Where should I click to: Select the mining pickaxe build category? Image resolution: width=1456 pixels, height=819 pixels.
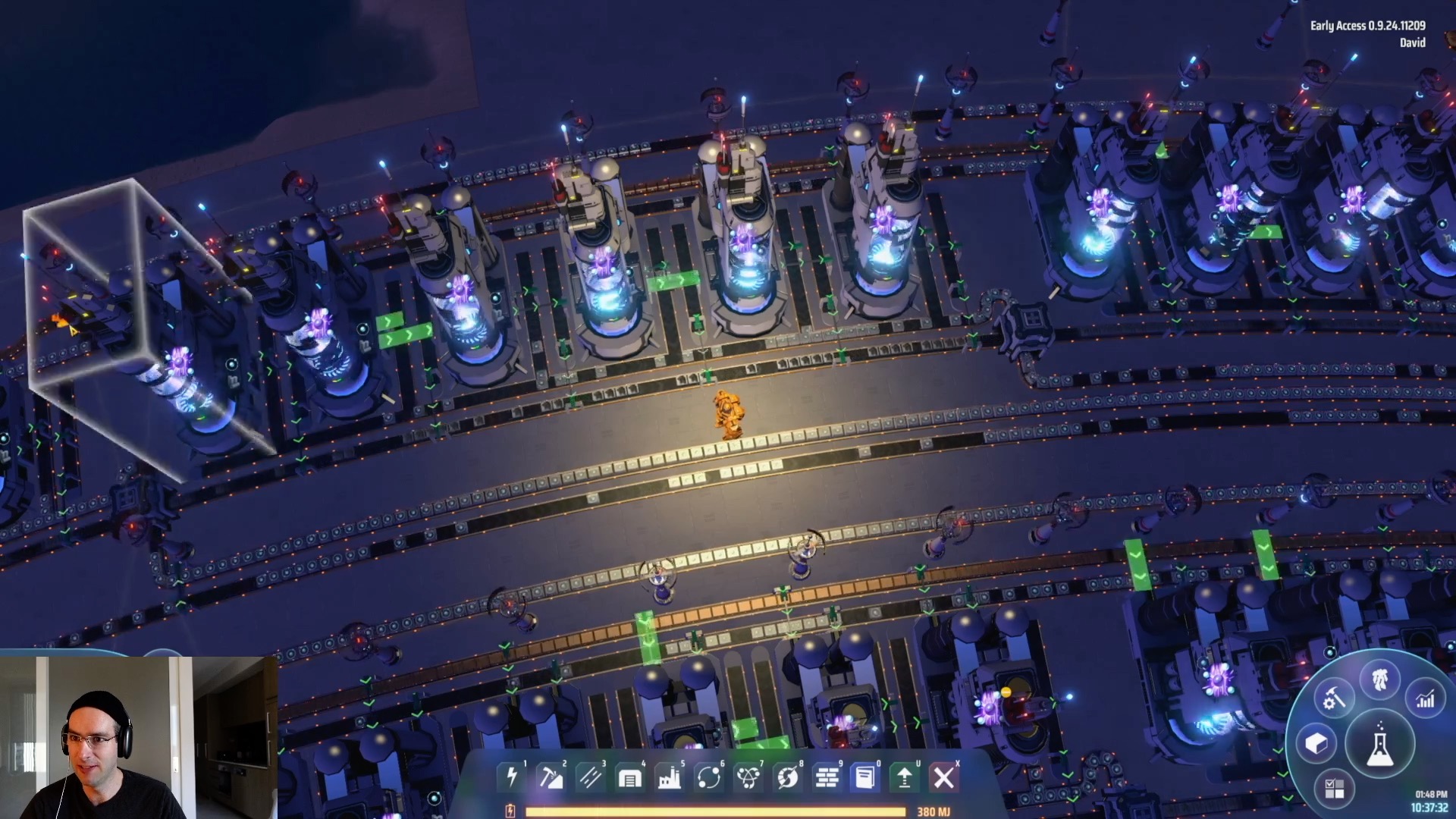pyautogui.click(x=551, y=777)
